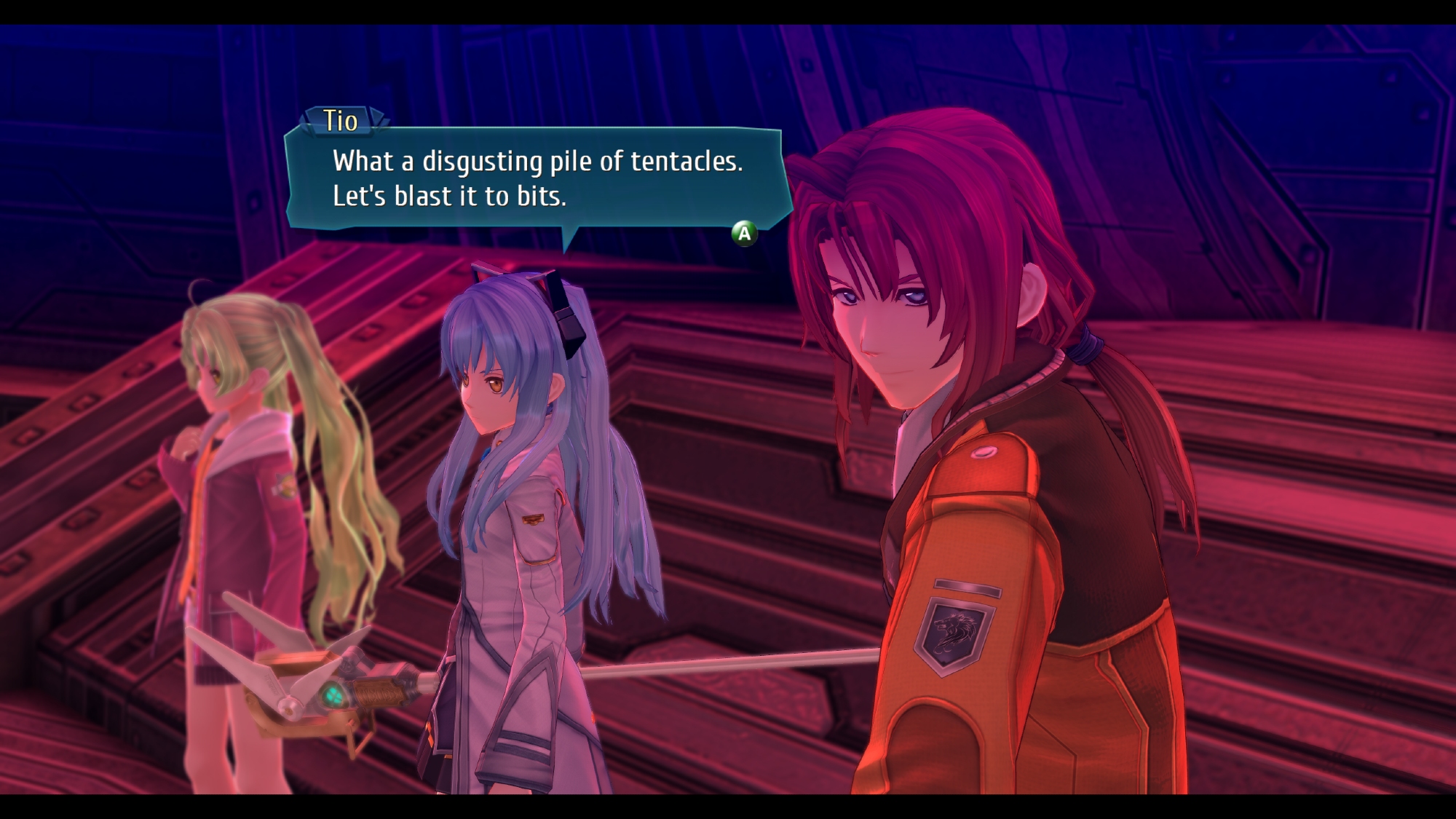Advance Tio's dialogue speech box
Screen dimensions: 1456x819
click(744, 234)
